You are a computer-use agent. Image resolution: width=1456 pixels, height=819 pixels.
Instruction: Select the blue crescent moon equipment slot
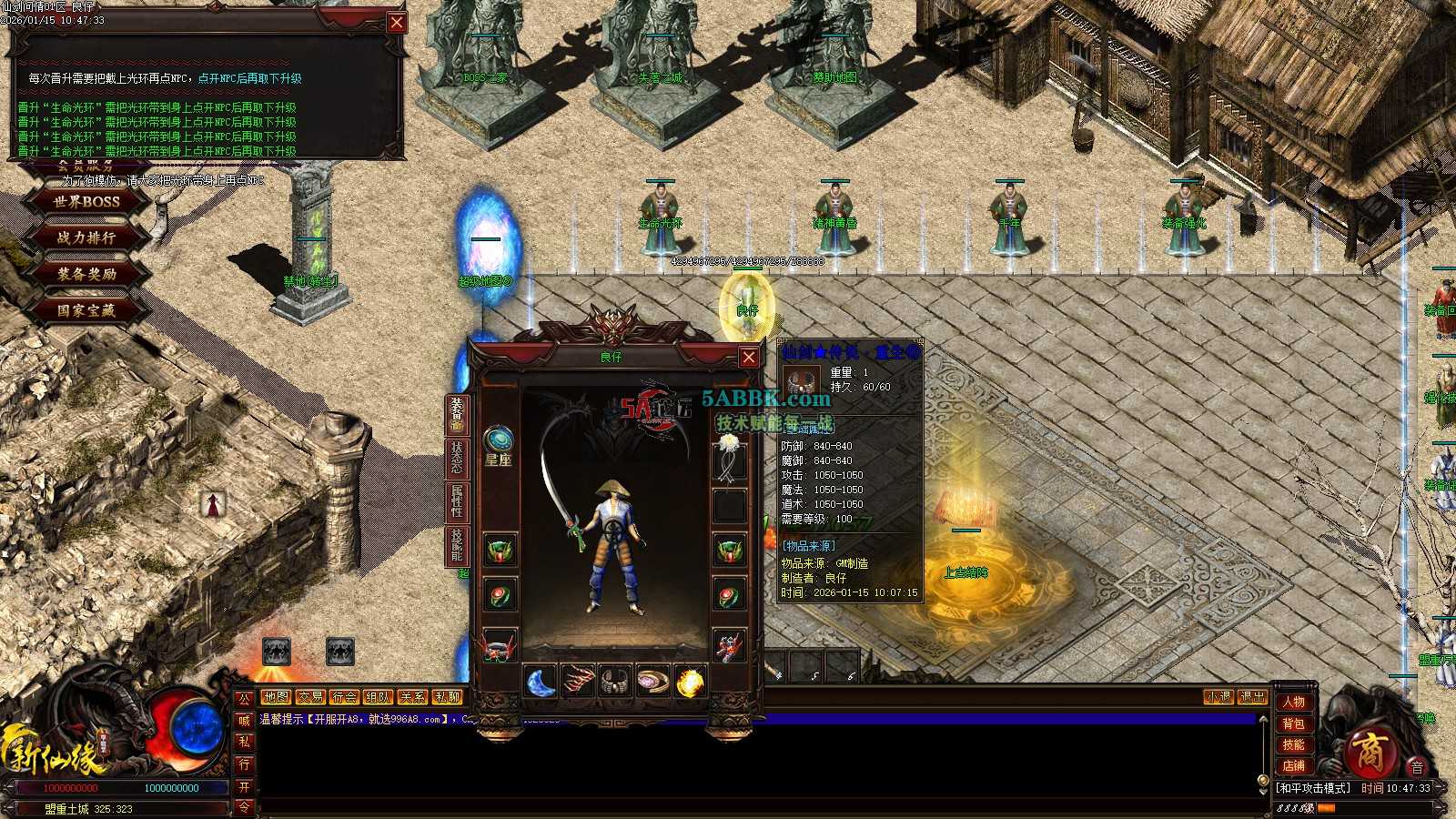[541, 682]
